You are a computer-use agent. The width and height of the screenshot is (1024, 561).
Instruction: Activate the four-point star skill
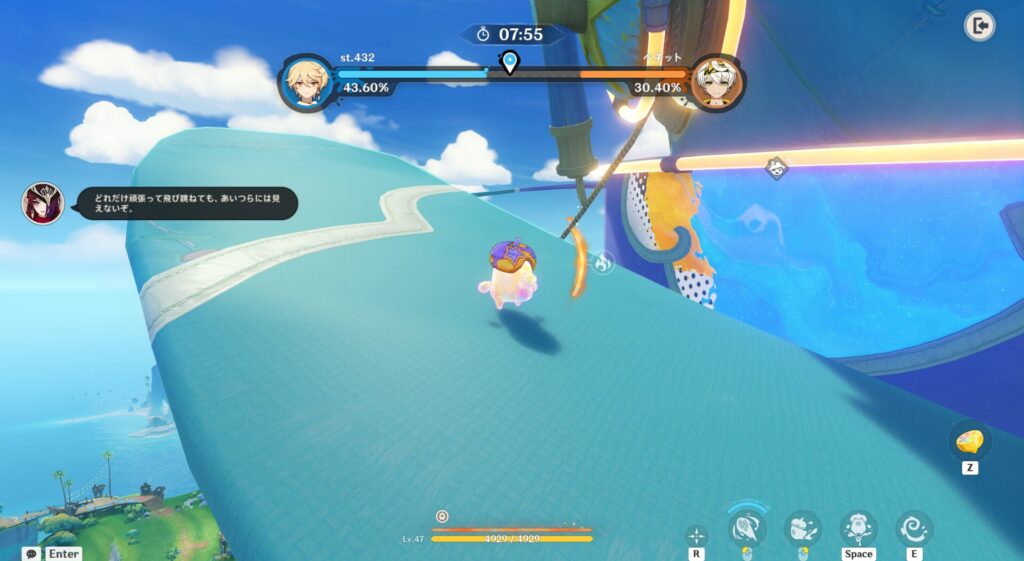point(697,536)
